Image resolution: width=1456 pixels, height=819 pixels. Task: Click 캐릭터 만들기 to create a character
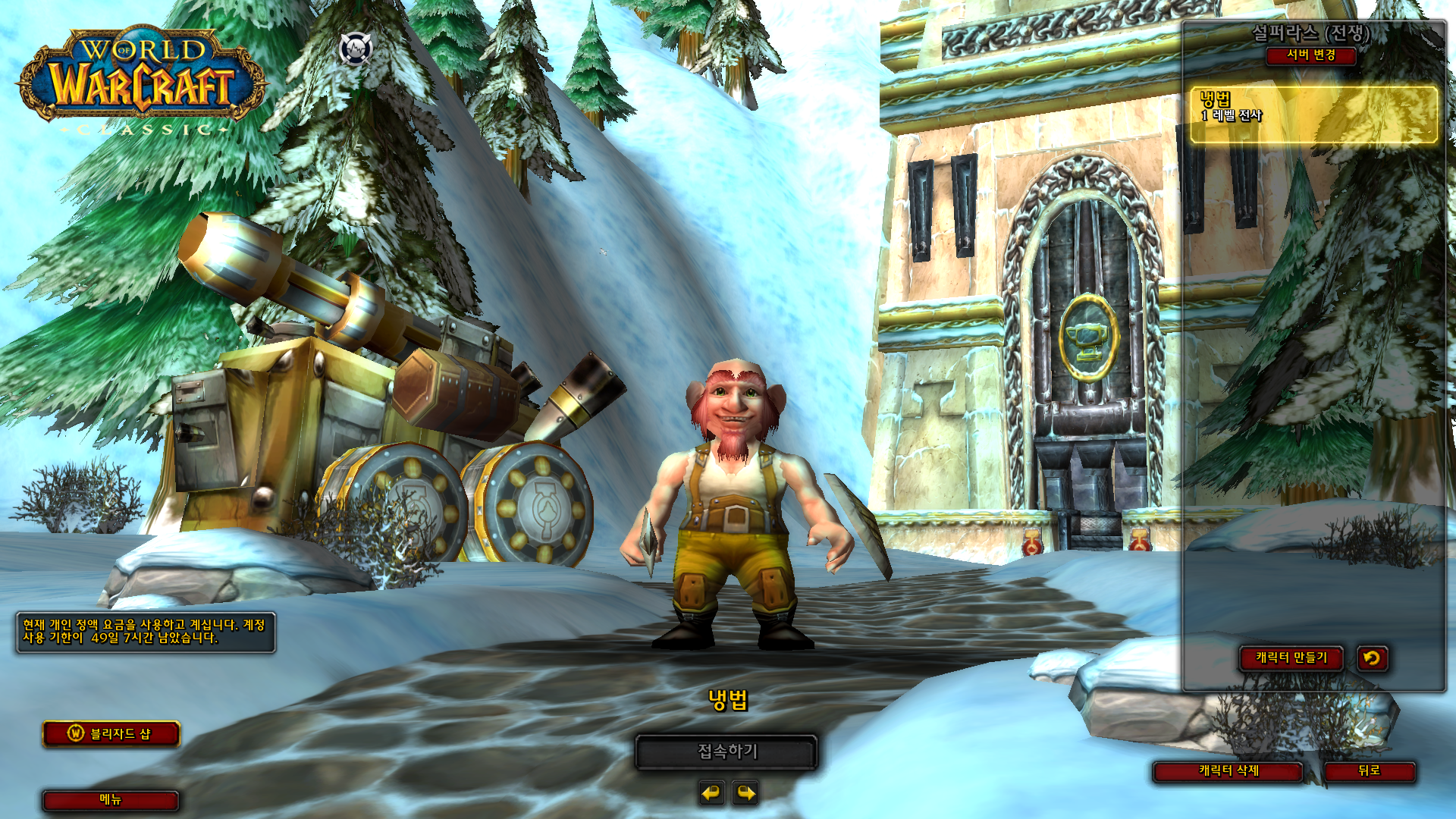coord(1291,658)
